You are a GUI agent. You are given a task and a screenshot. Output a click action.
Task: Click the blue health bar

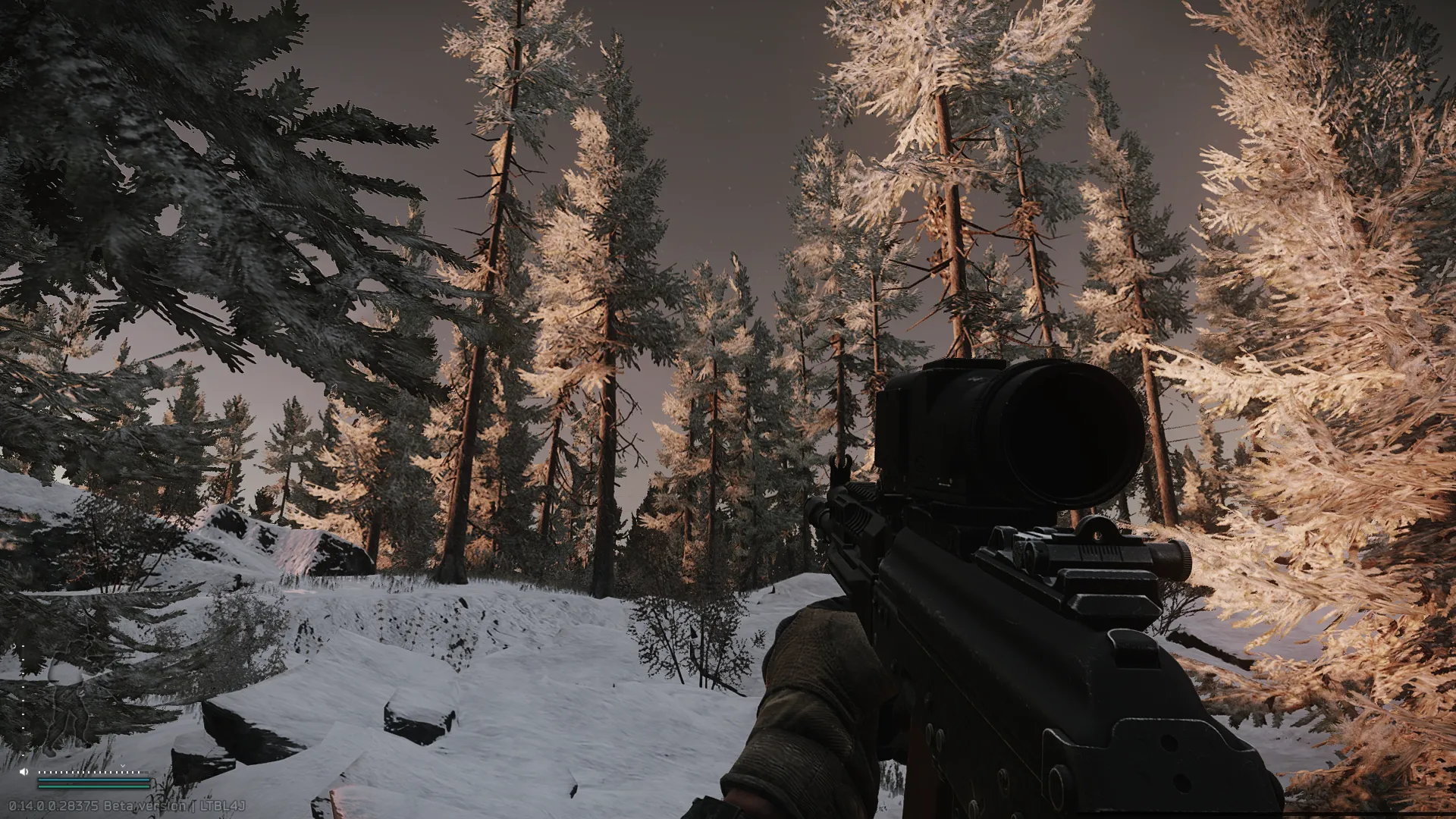tap(94, 780)
